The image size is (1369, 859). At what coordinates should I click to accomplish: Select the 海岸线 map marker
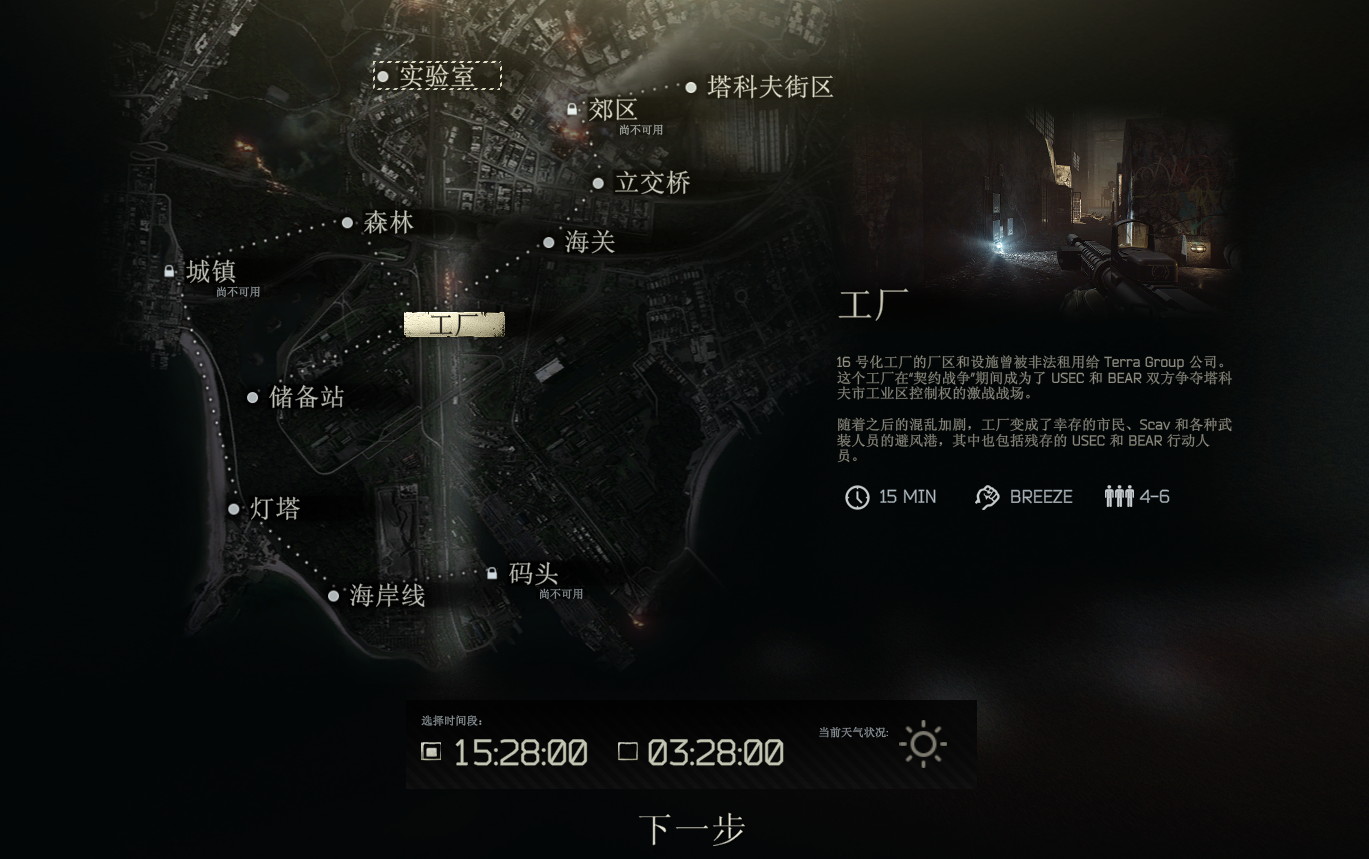[387, 596]
